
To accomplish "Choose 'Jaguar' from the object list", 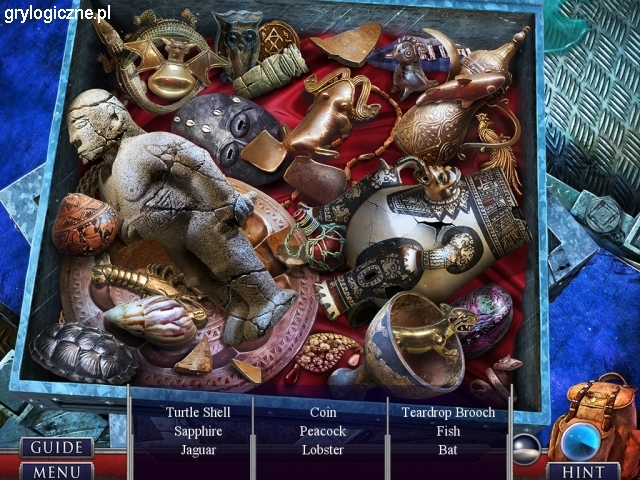I will point(198,450).
